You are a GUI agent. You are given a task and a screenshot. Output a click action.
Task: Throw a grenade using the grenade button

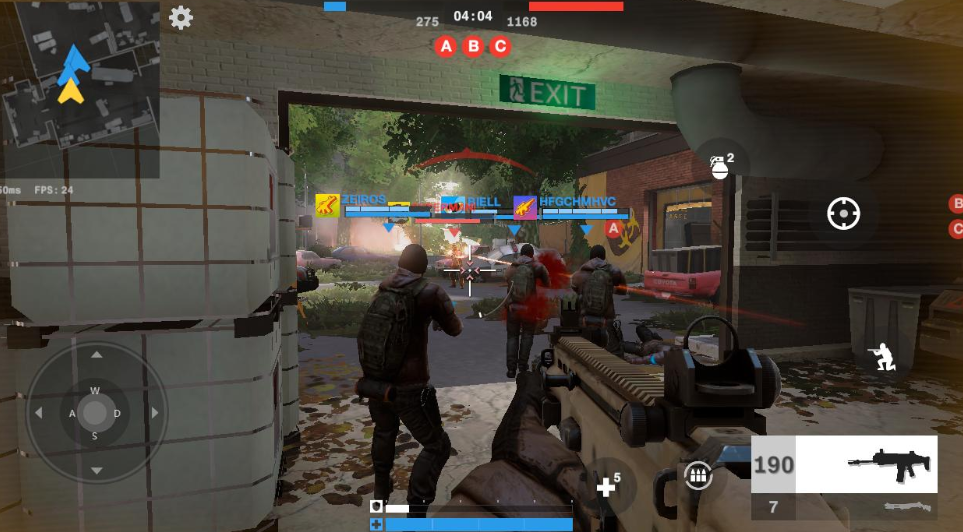point(720,164)
